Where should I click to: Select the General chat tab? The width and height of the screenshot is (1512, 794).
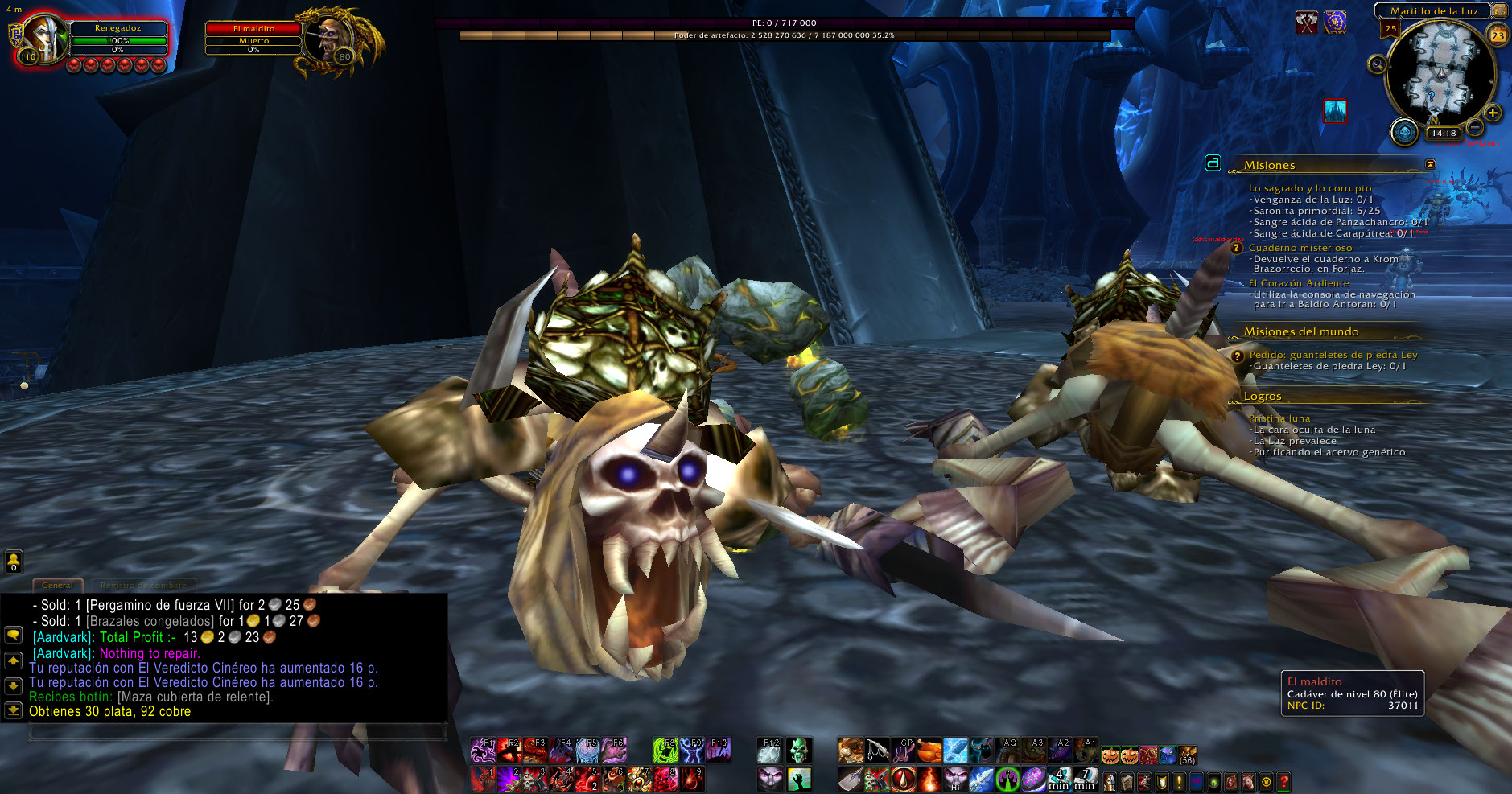pos(57,586)
